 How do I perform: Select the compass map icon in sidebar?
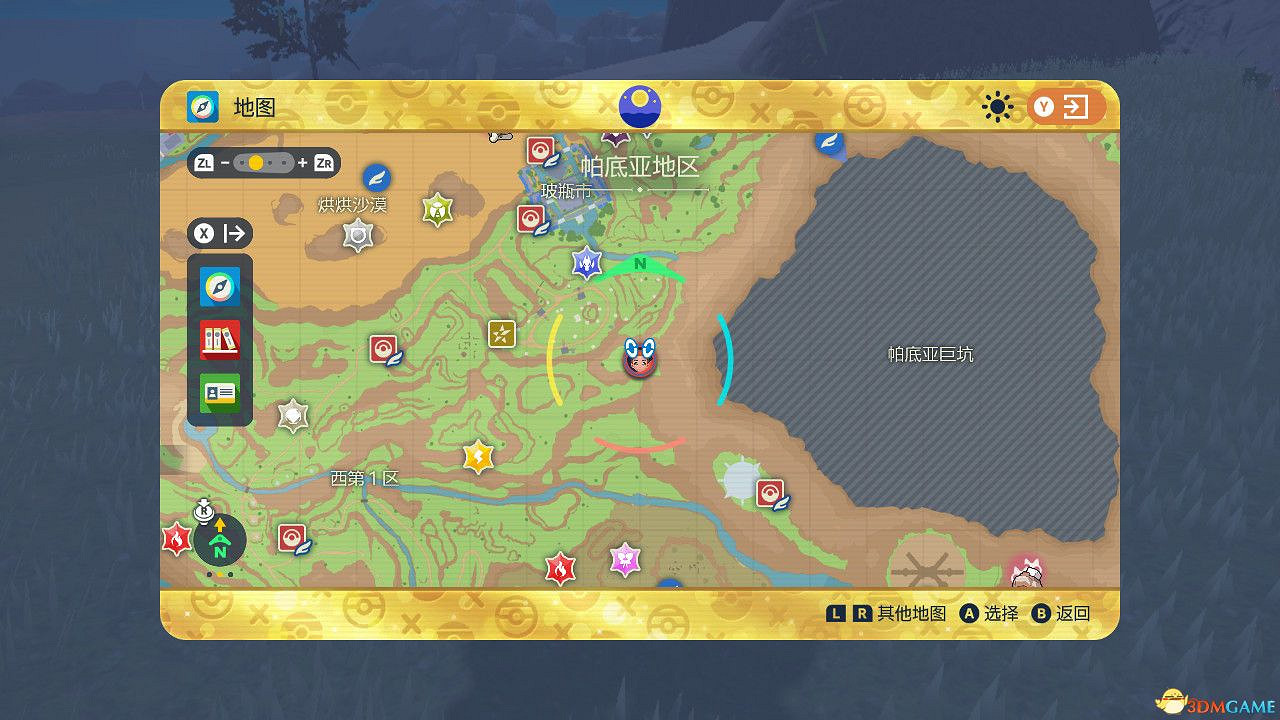(218, 286)
